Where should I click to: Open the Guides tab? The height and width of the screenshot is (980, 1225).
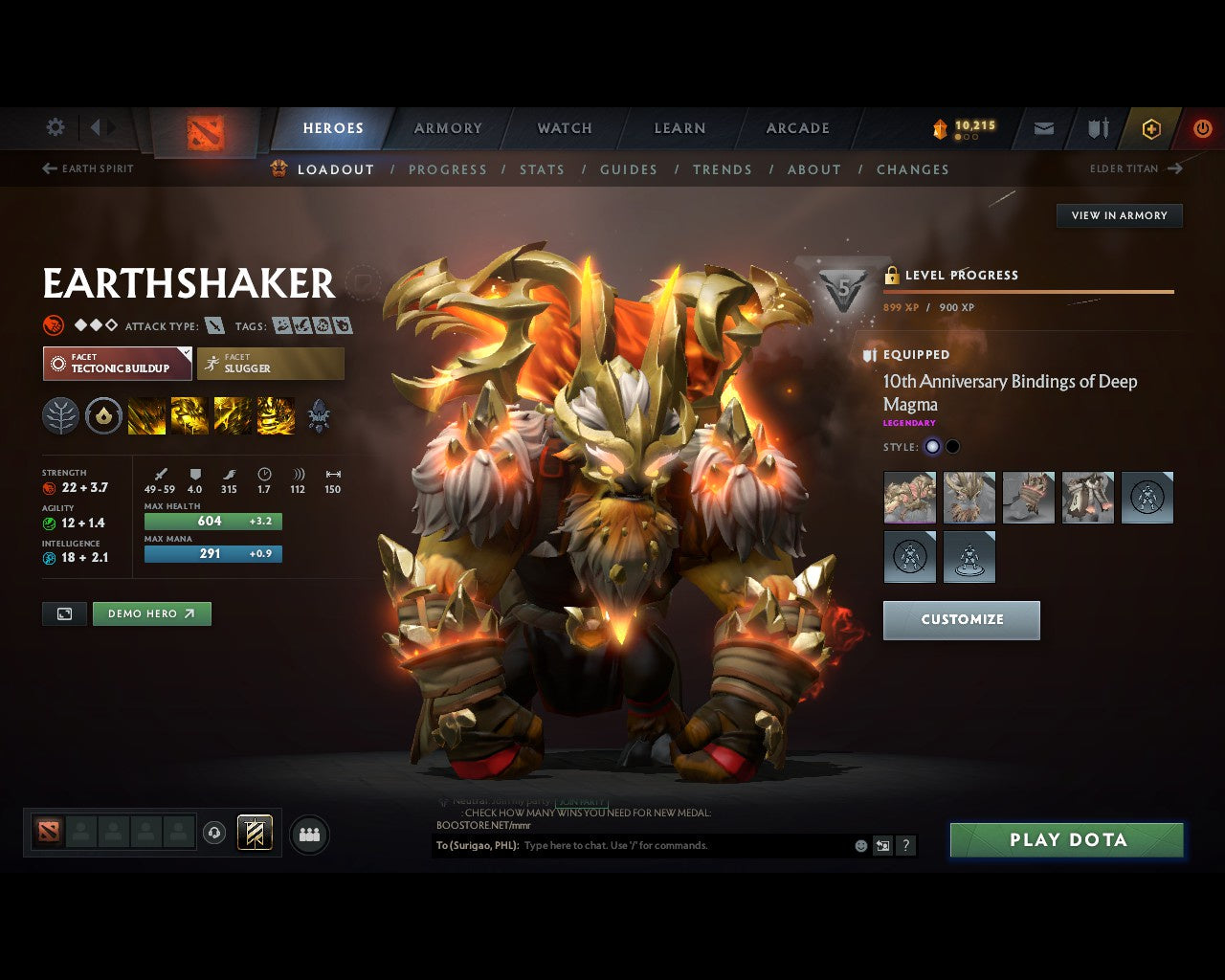(628, 169)
